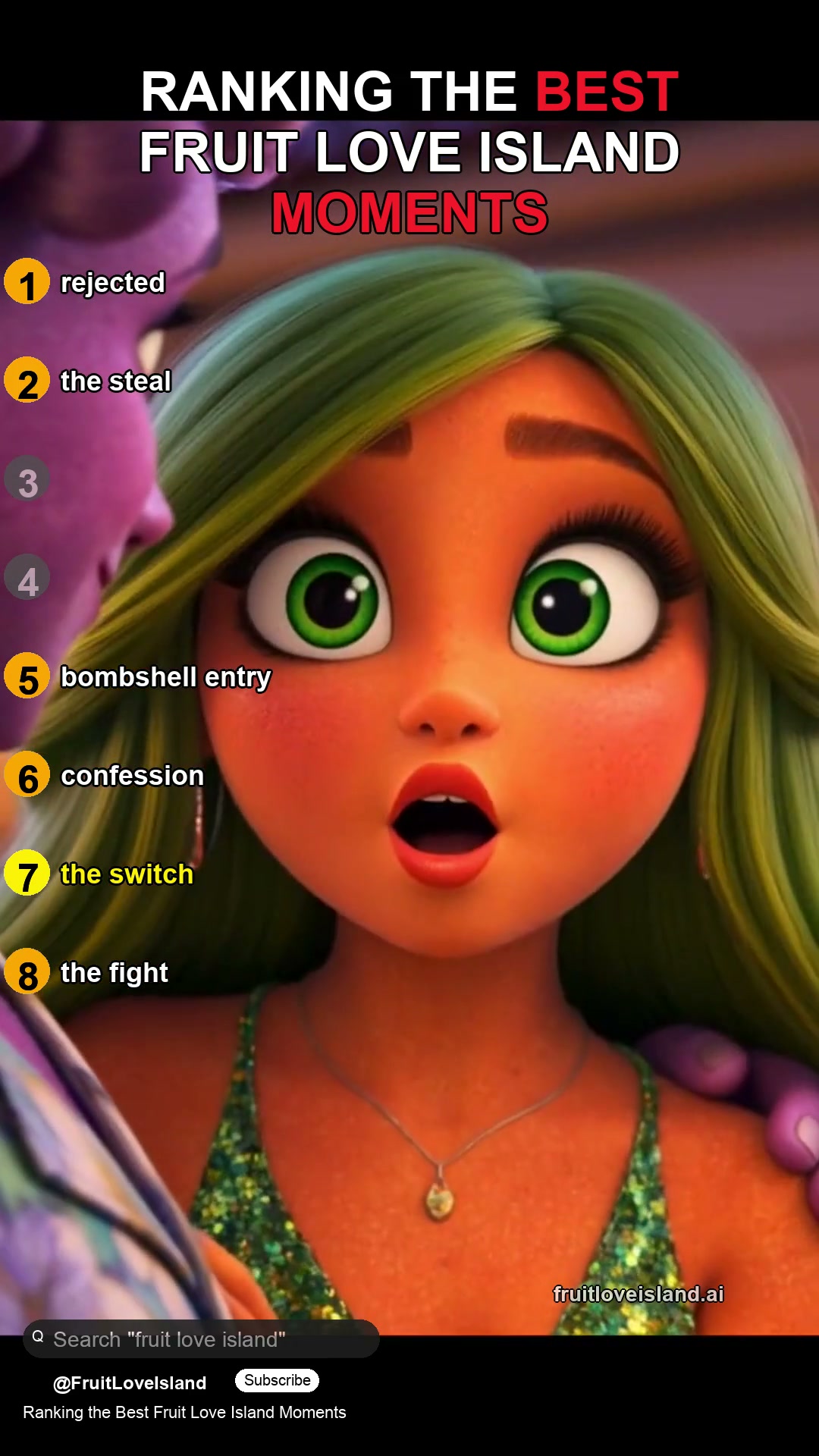Subscribe to the FruitLoveIsland channel

[277, 1380]
